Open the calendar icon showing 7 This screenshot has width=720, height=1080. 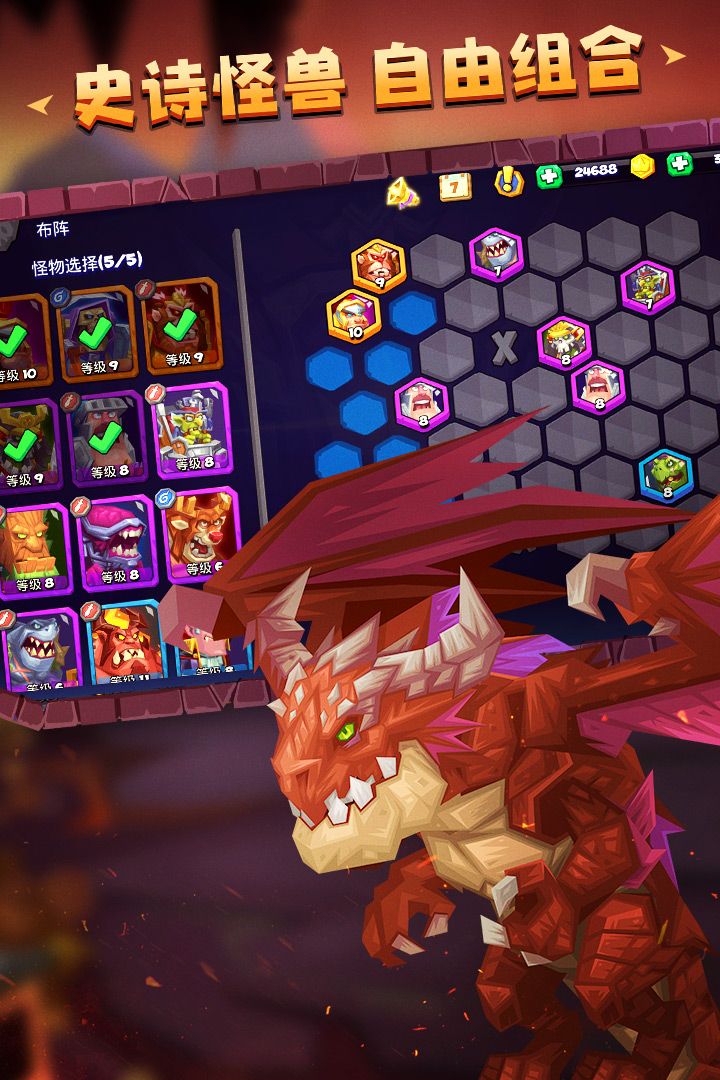click(455, 186)
